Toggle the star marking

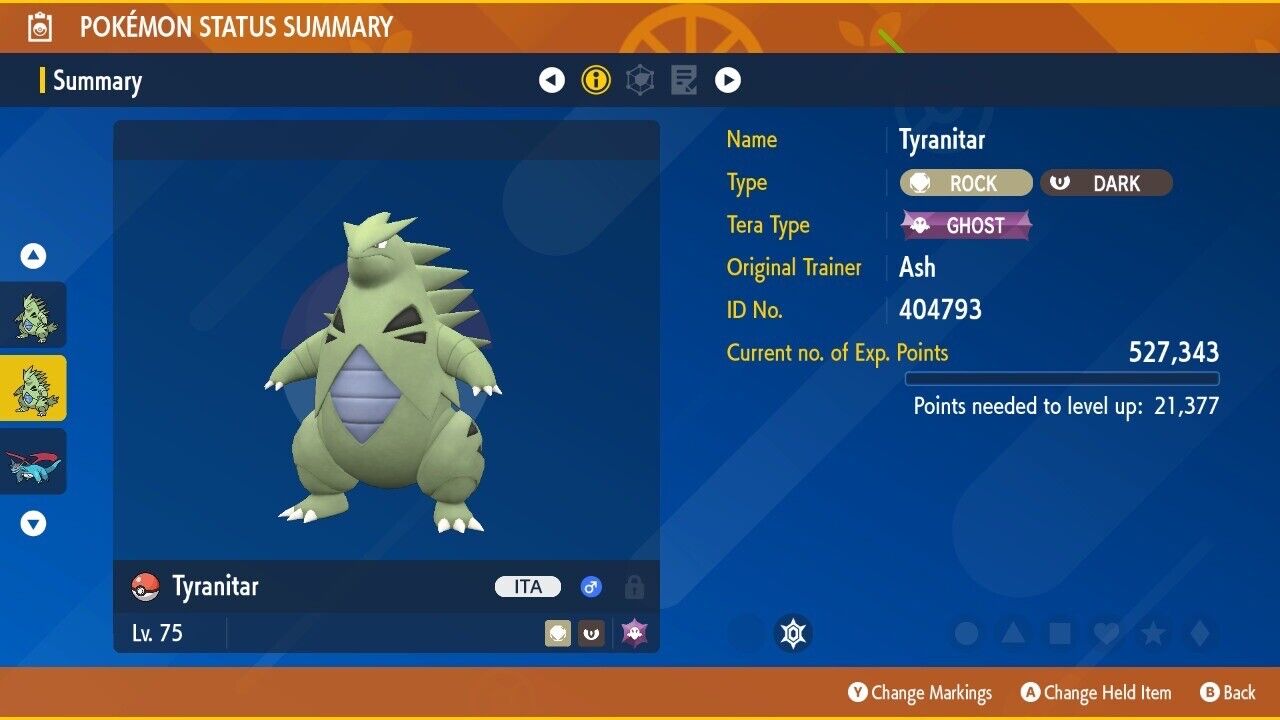[1152, 633]
